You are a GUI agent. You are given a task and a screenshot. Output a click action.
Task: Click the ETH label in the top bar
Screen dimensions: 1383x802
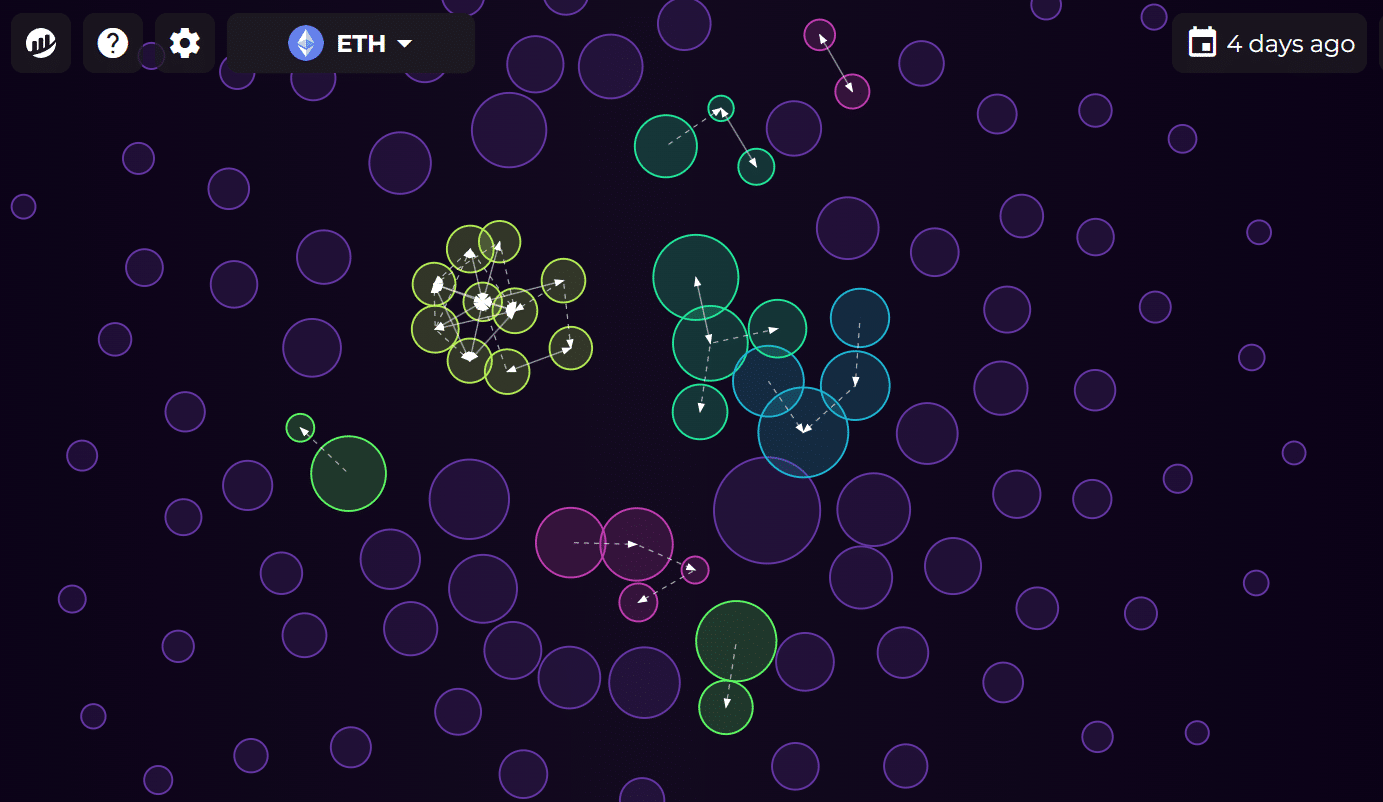[362, 43]
